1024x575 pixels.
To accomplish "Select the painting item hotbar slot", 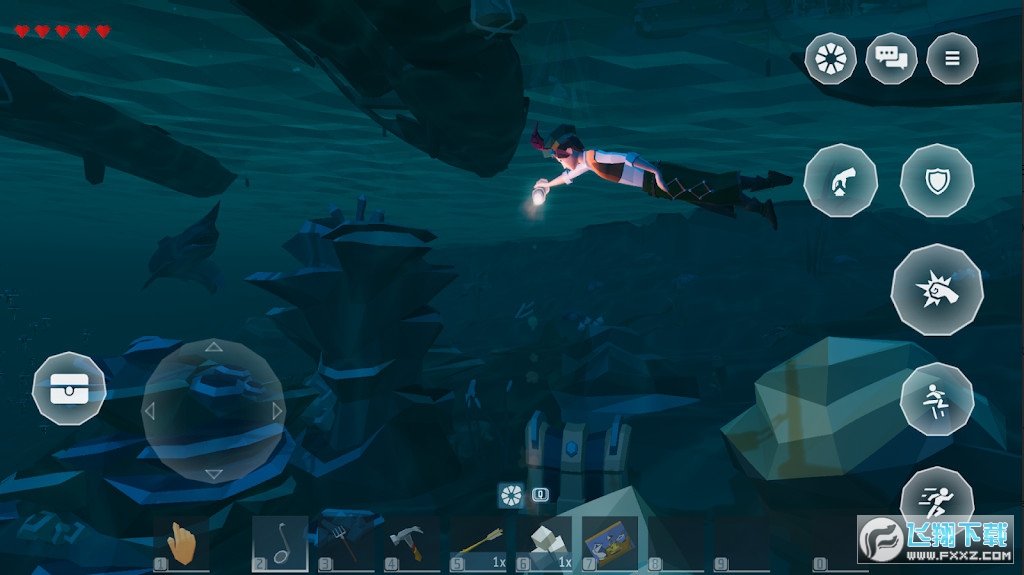I will [609, 545].
